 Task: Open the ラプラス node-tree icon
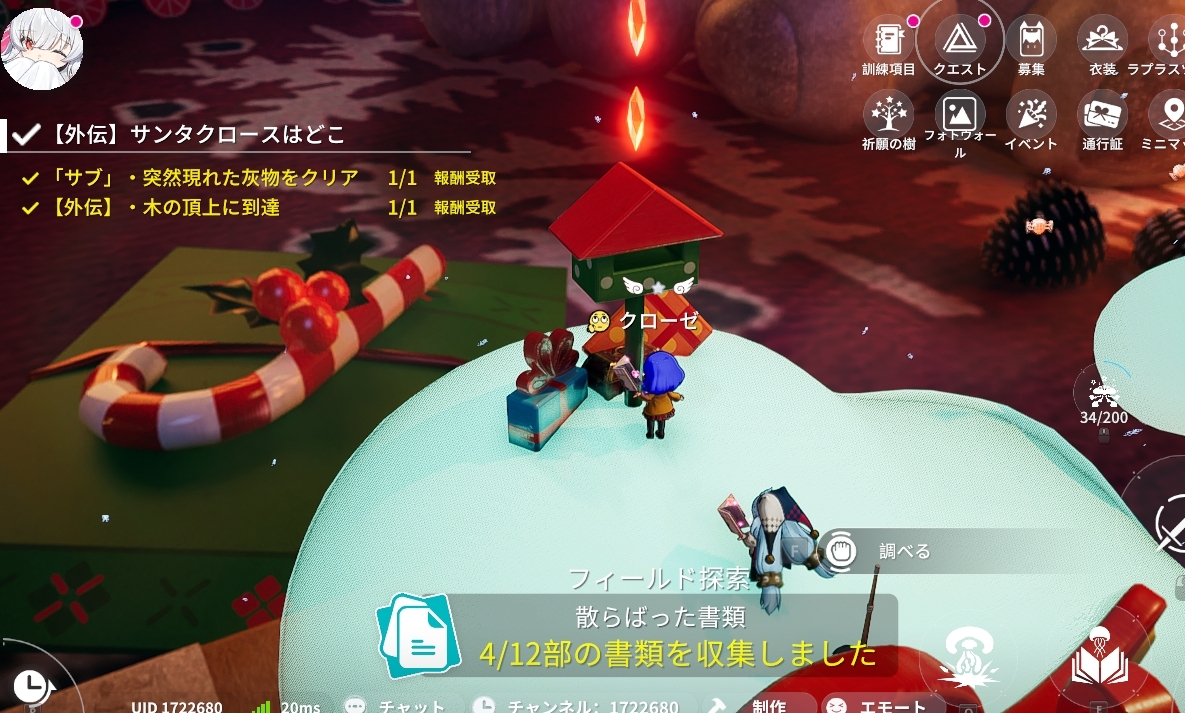(x=1168, y=41)
